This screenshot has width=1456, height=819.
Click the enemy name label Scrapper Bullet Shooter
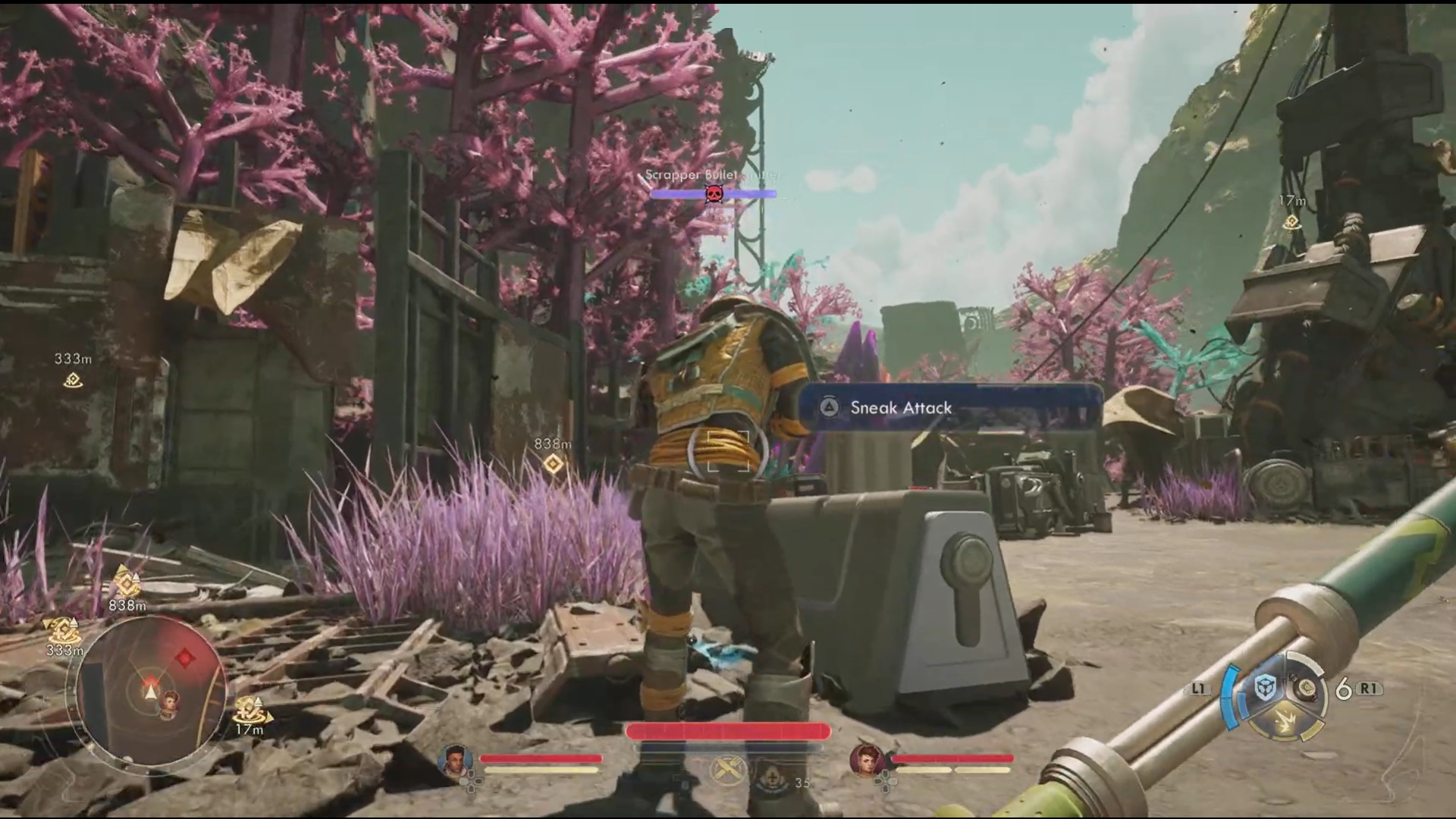coord(713,174)
